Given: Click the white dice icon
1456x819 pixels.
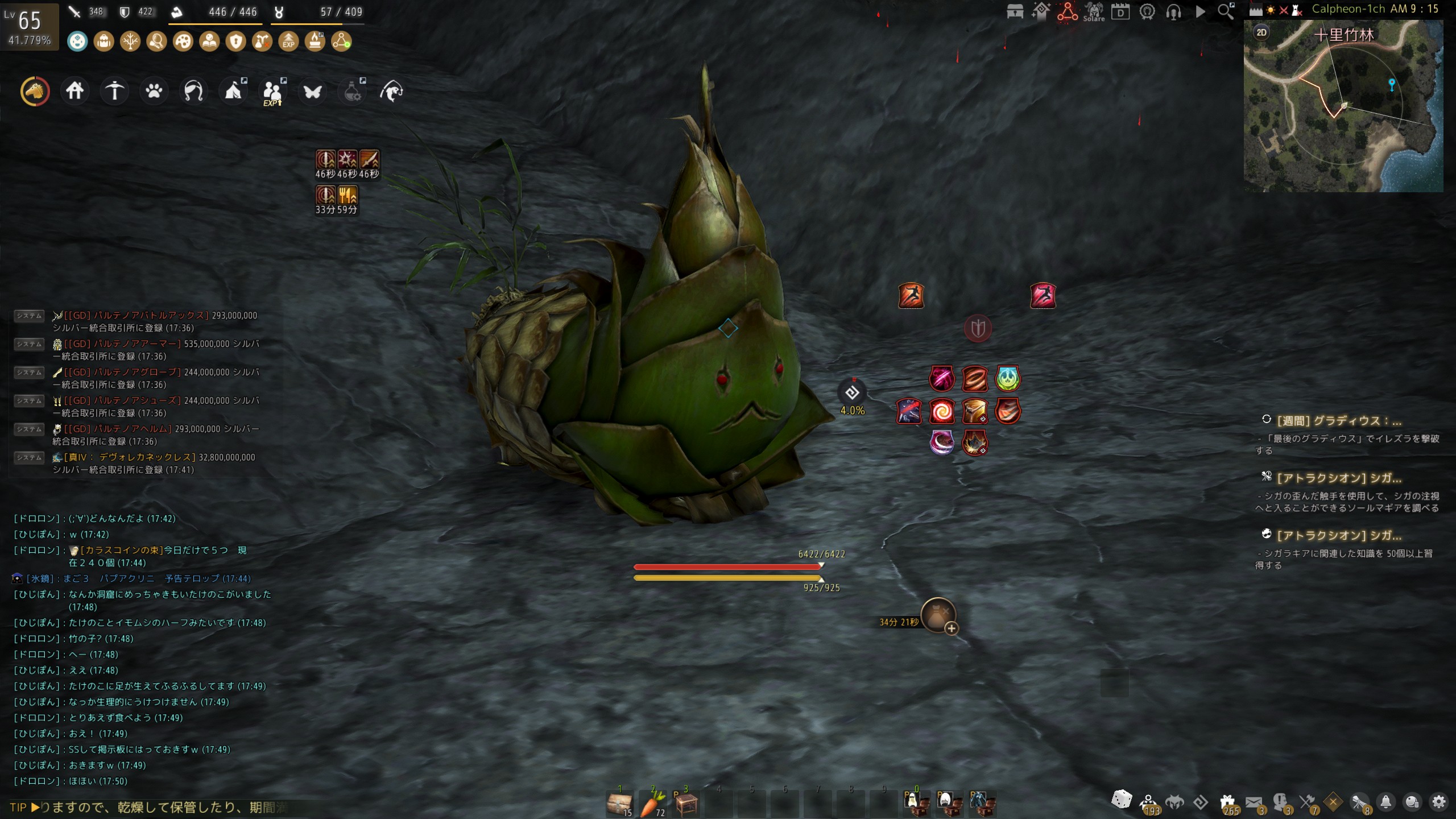Looking at the screenshot, I should (1122, 799).
